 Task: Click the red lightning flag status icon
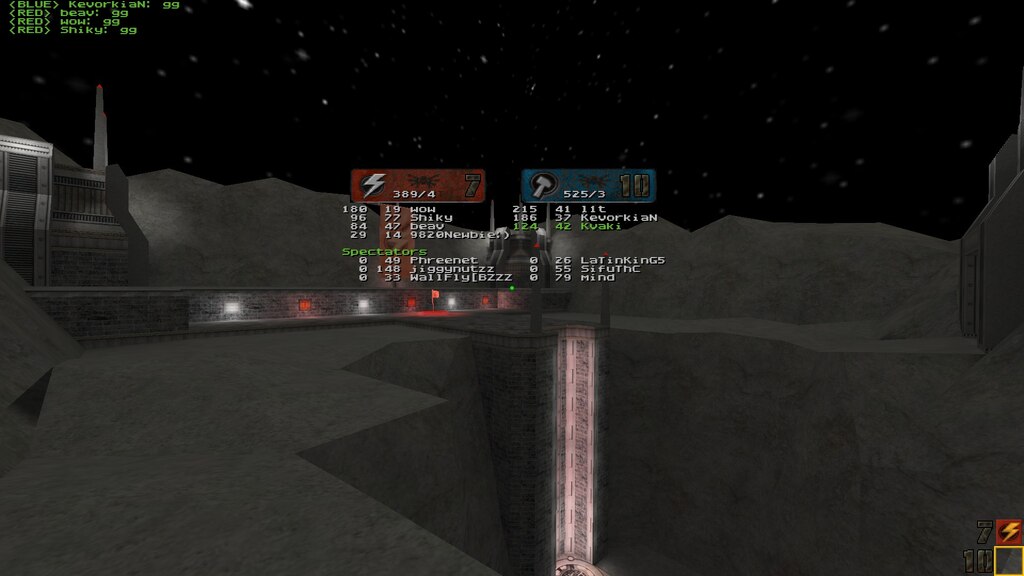coord(1008,532)
